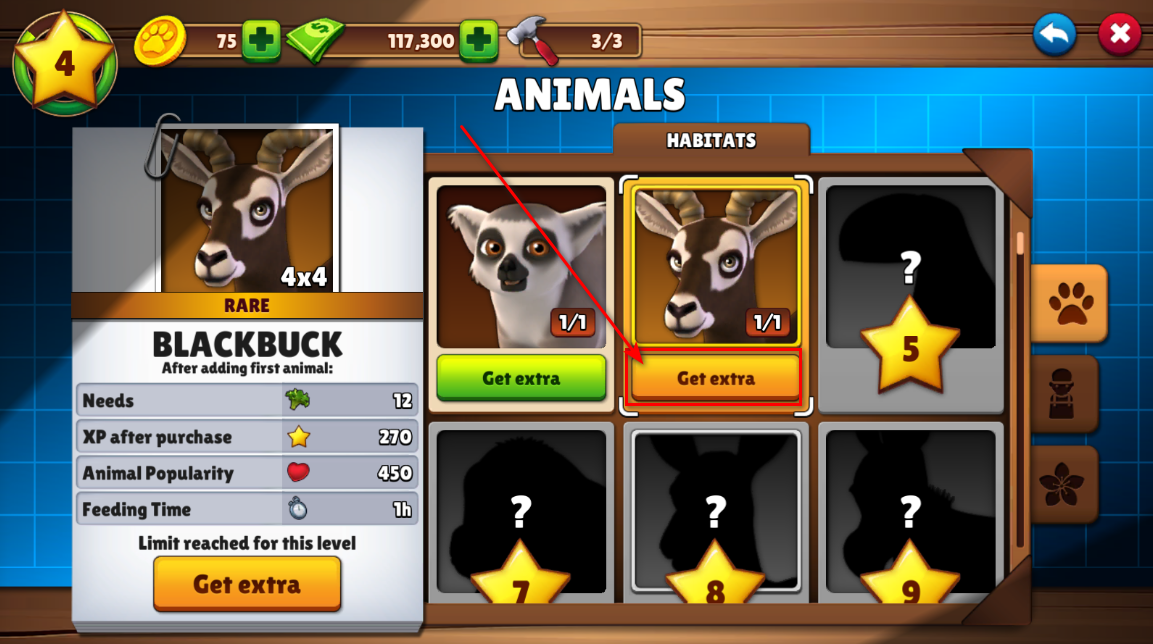
Task: Switch to the zookeeper staff category
Action: click(1066, 394)
